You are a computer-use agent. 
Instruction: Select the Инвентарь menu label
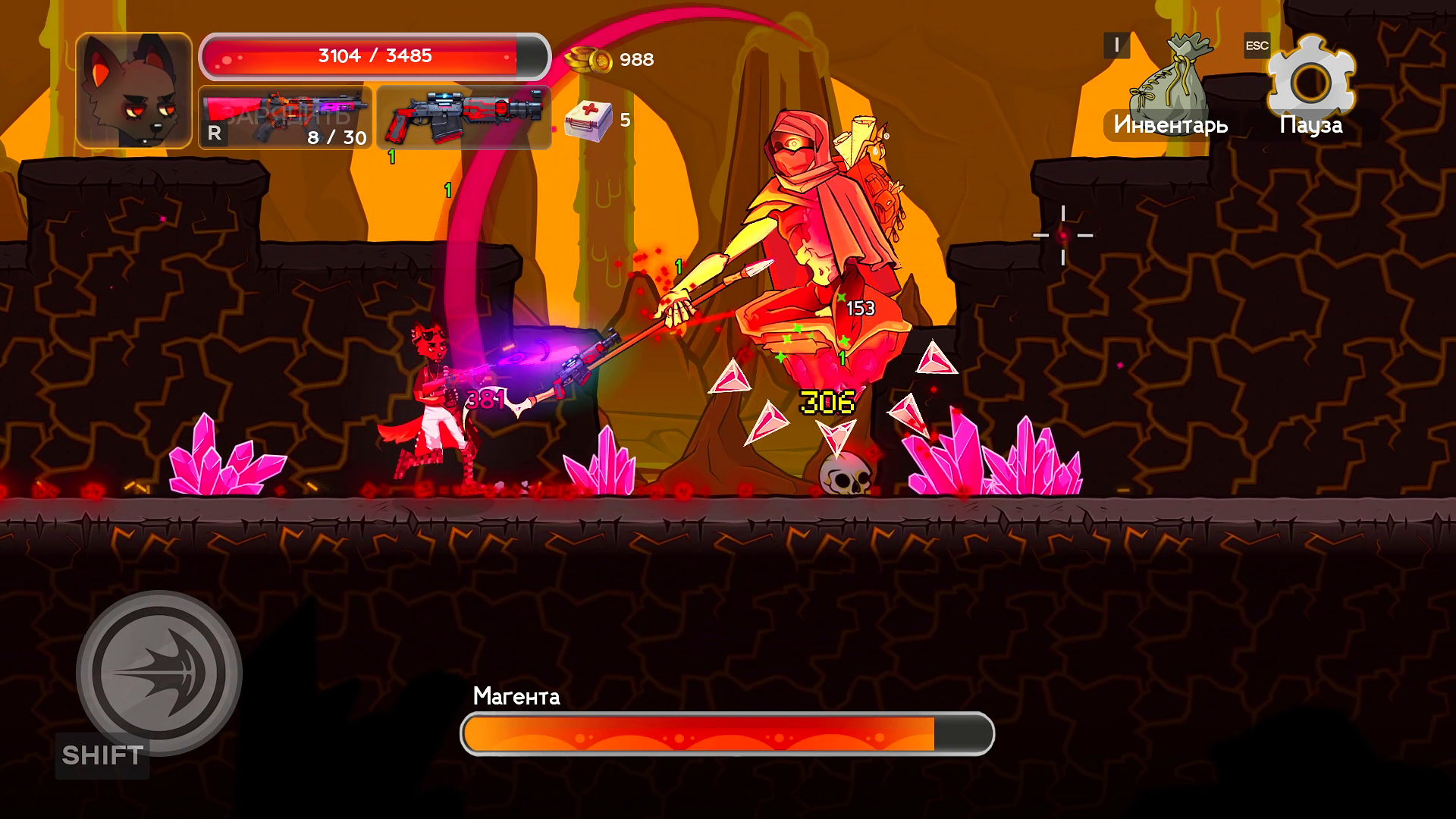pos(1171,125)
